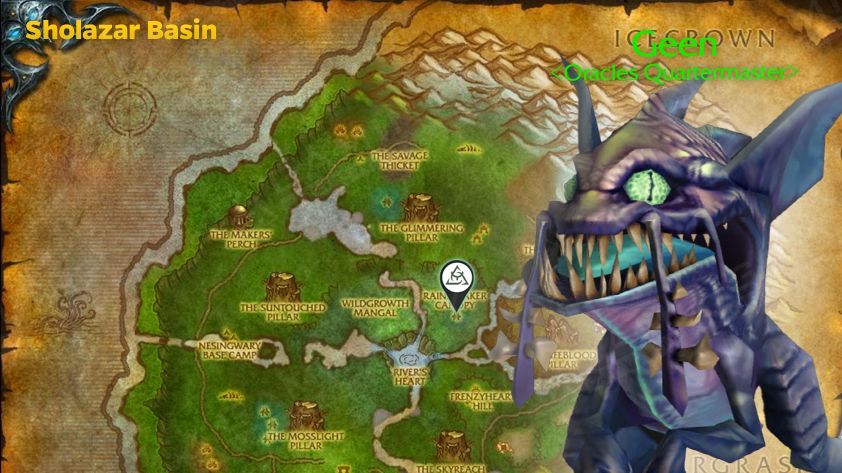Click the white location pin on the map

459,279
